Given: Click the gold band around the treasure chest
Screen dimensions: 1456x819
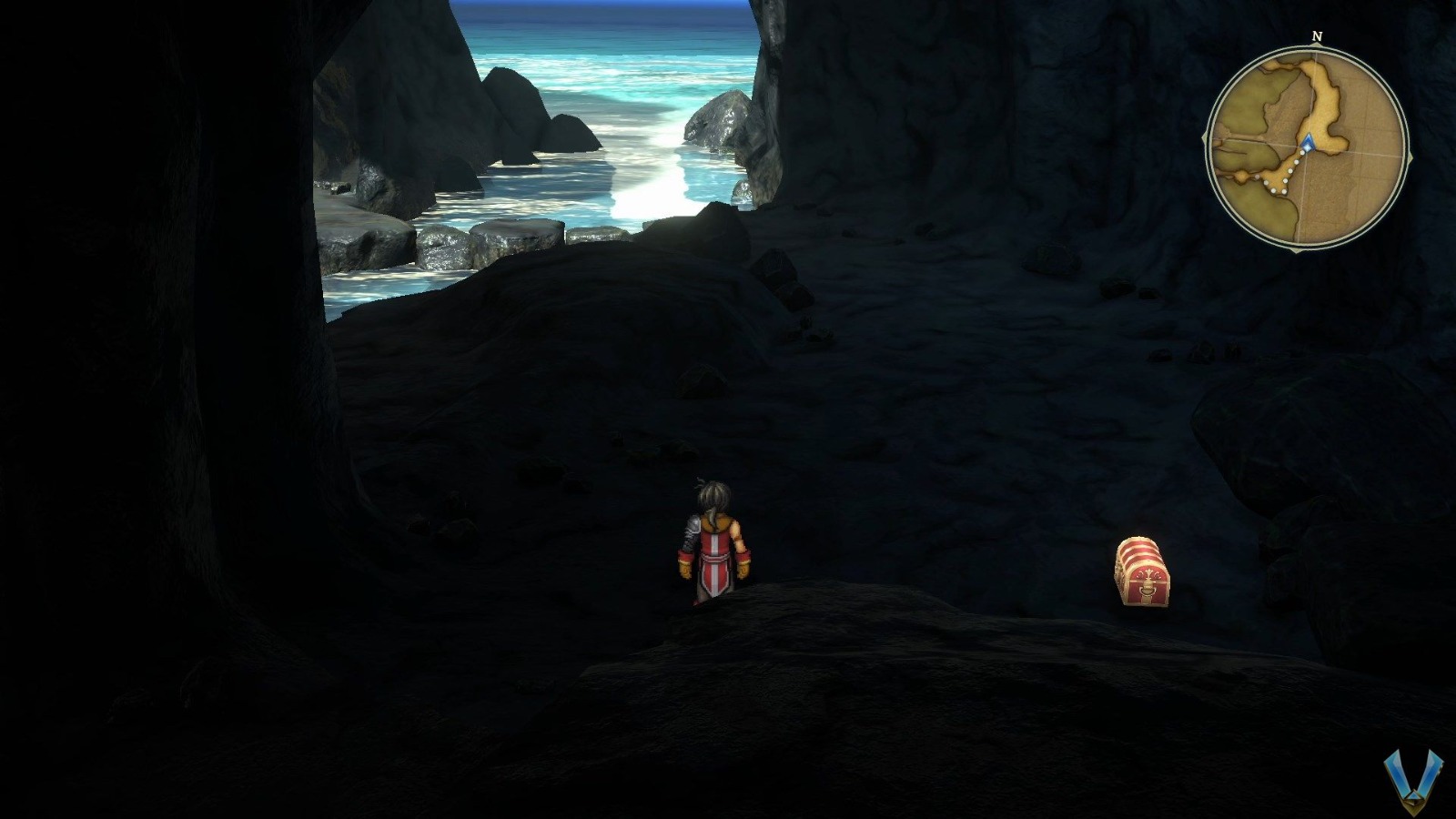Looking at the screenshot, I should [x=1139, y=551].
